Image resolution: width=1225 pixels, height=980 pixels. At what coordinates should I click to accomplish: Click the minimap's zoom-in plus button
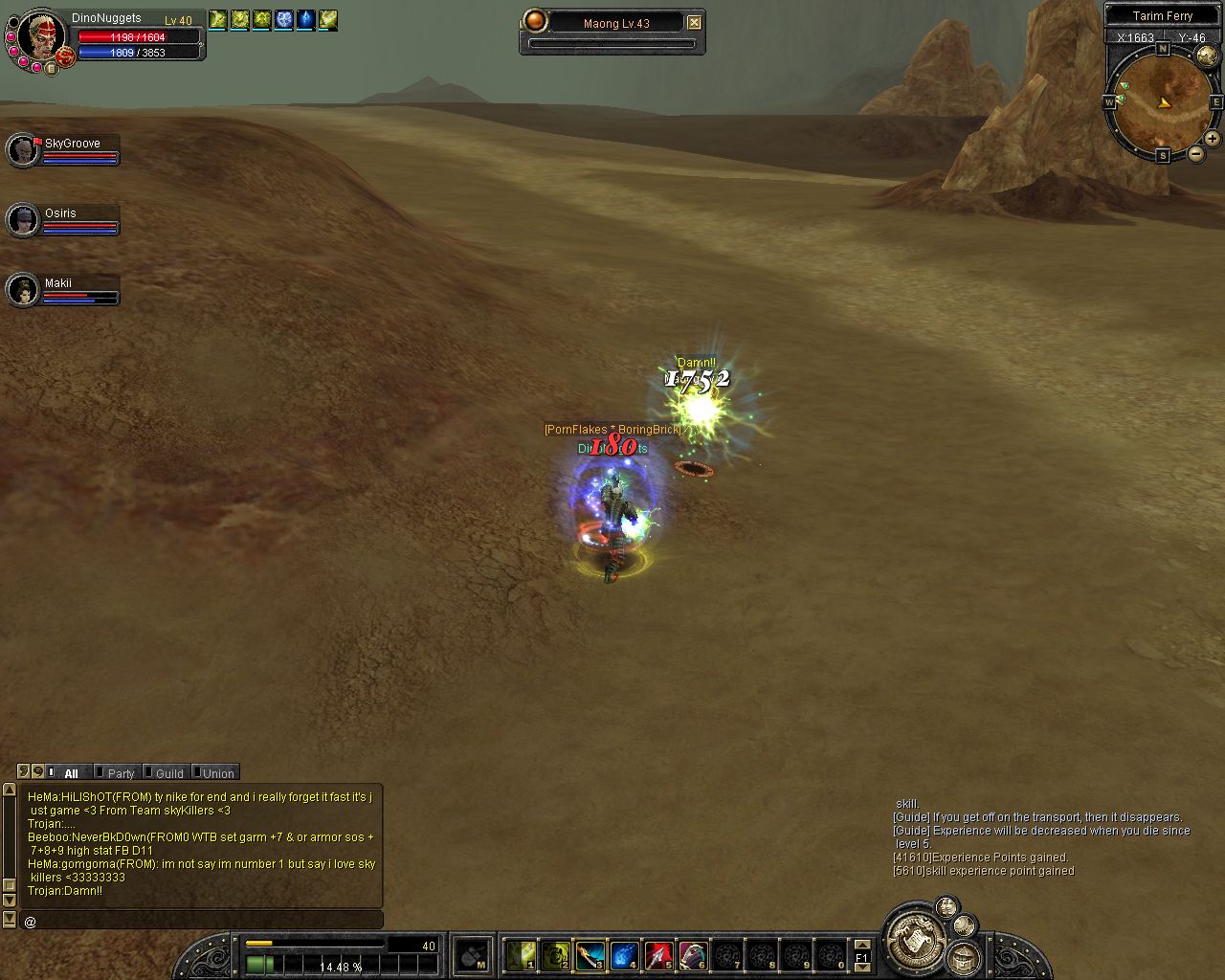point(1212,139)
